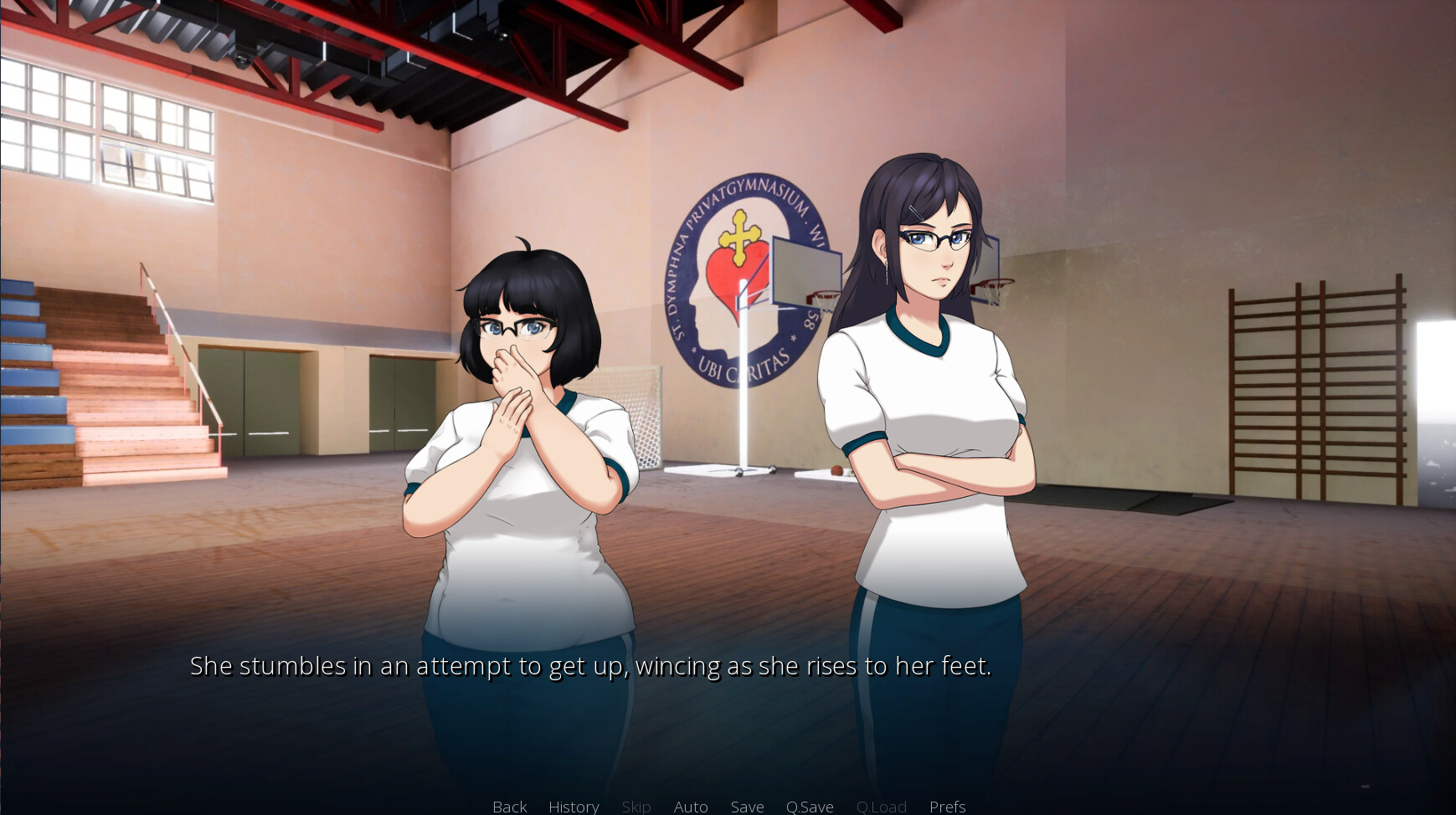Screen dimensions: 1456x815
Task: Click the grayed-out Q.Load label
Action: click(882, 806)
